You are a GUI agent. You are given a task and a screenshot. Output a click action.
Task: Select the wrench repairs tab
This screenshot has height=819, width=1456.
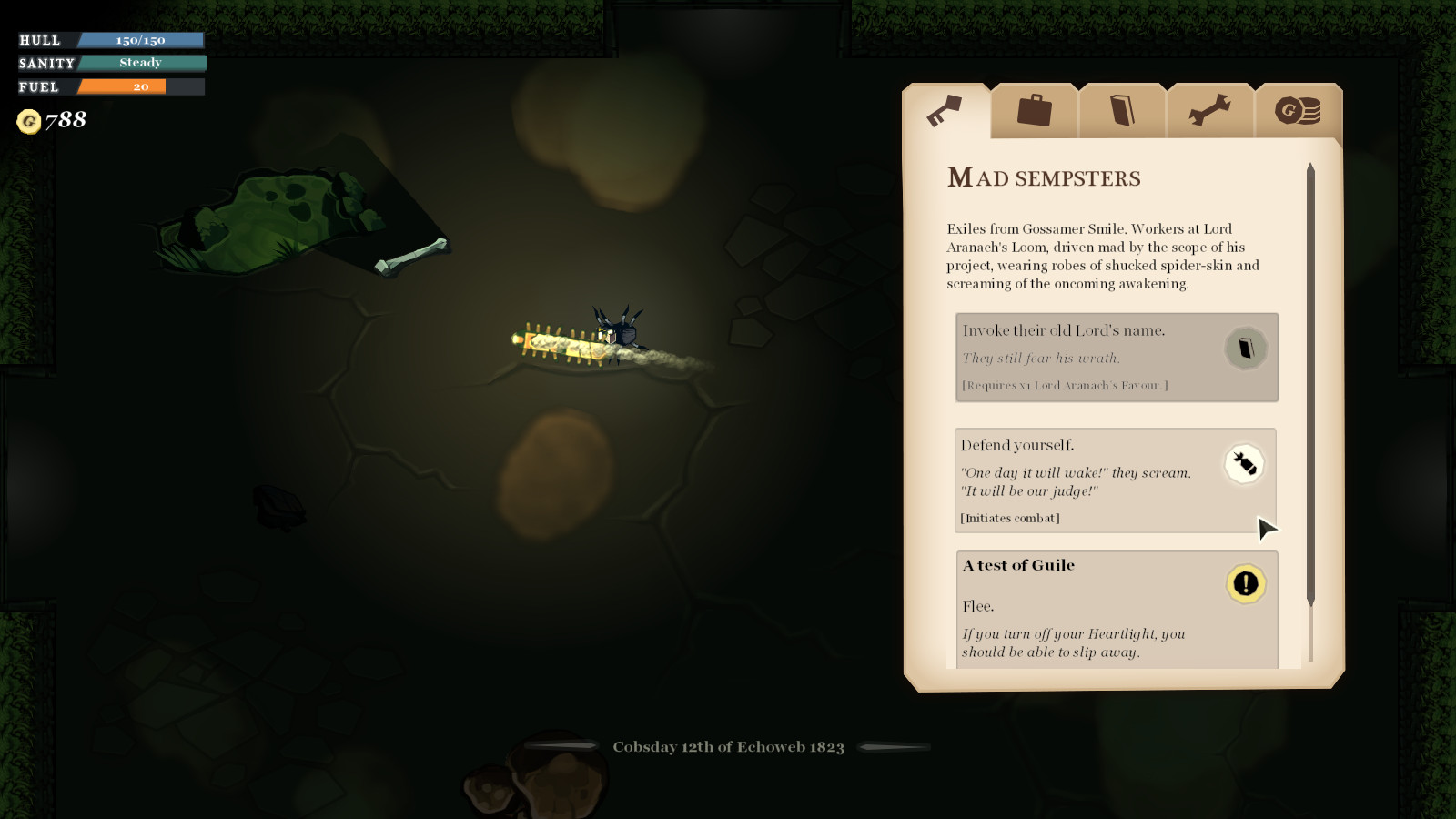(1210, 109)
